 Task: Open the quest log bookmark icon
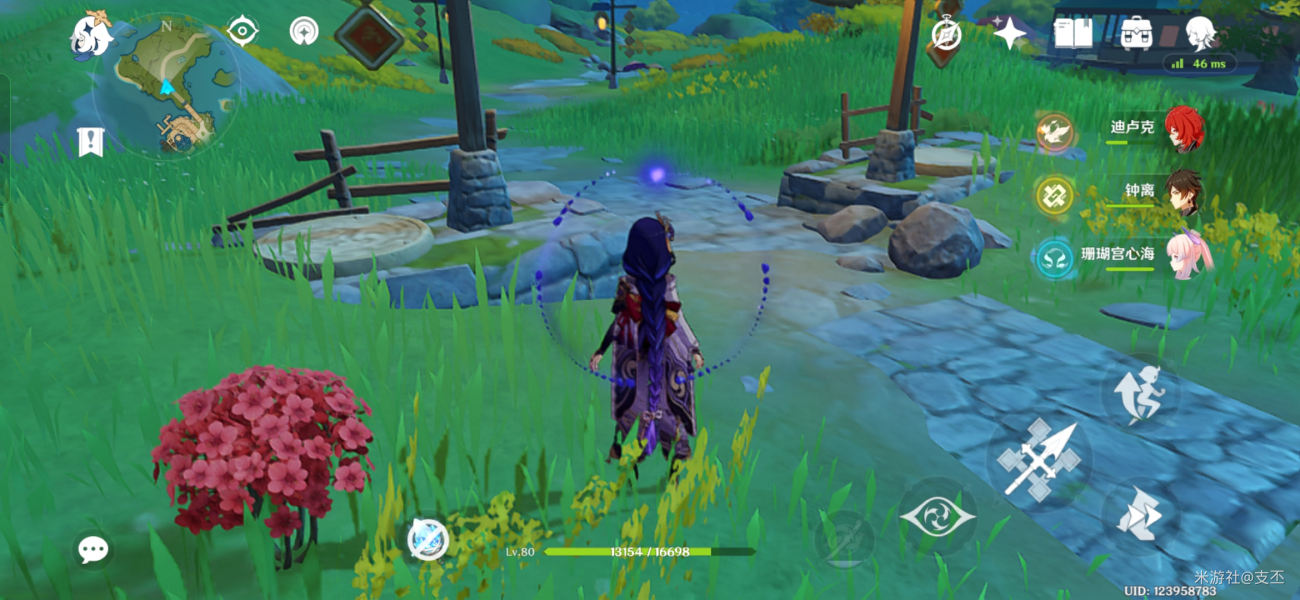(x=90, y=142)
